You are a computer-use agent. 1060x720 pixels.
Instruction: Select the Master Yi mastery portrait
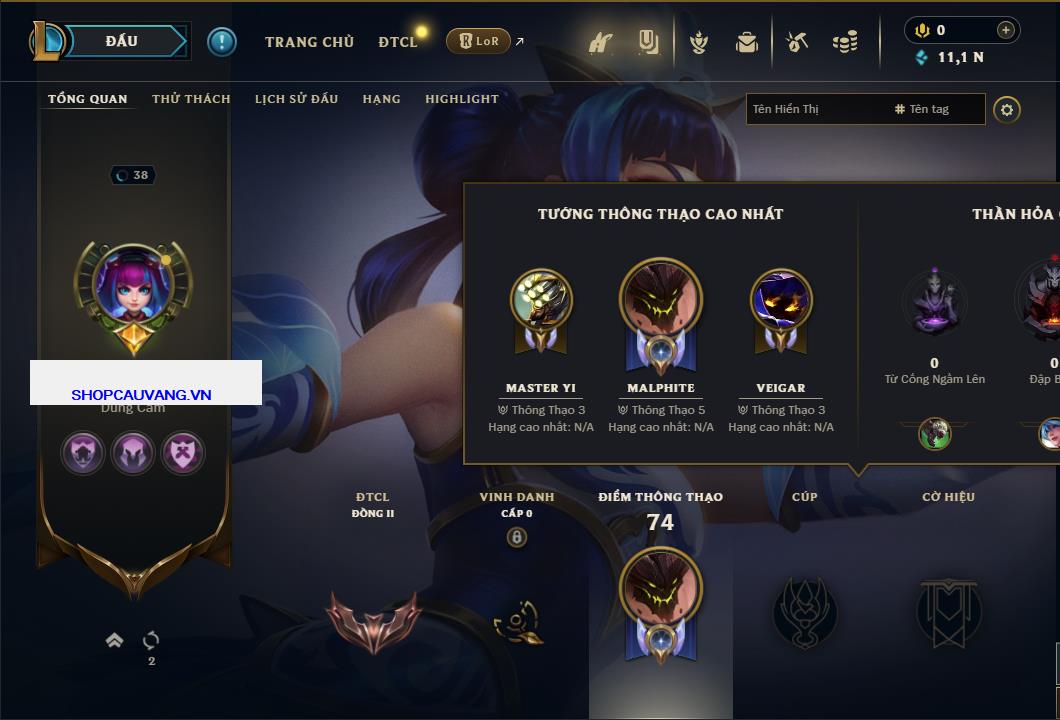pyautogui.click(x=541, y=300)
